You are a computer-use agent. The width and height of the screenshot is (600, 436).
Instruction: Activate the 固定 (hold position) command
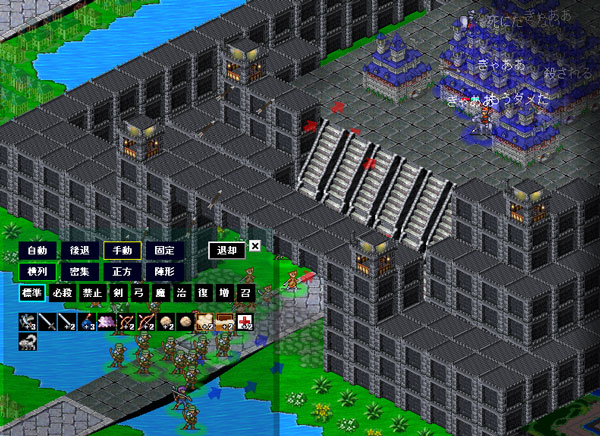(164, 251)
